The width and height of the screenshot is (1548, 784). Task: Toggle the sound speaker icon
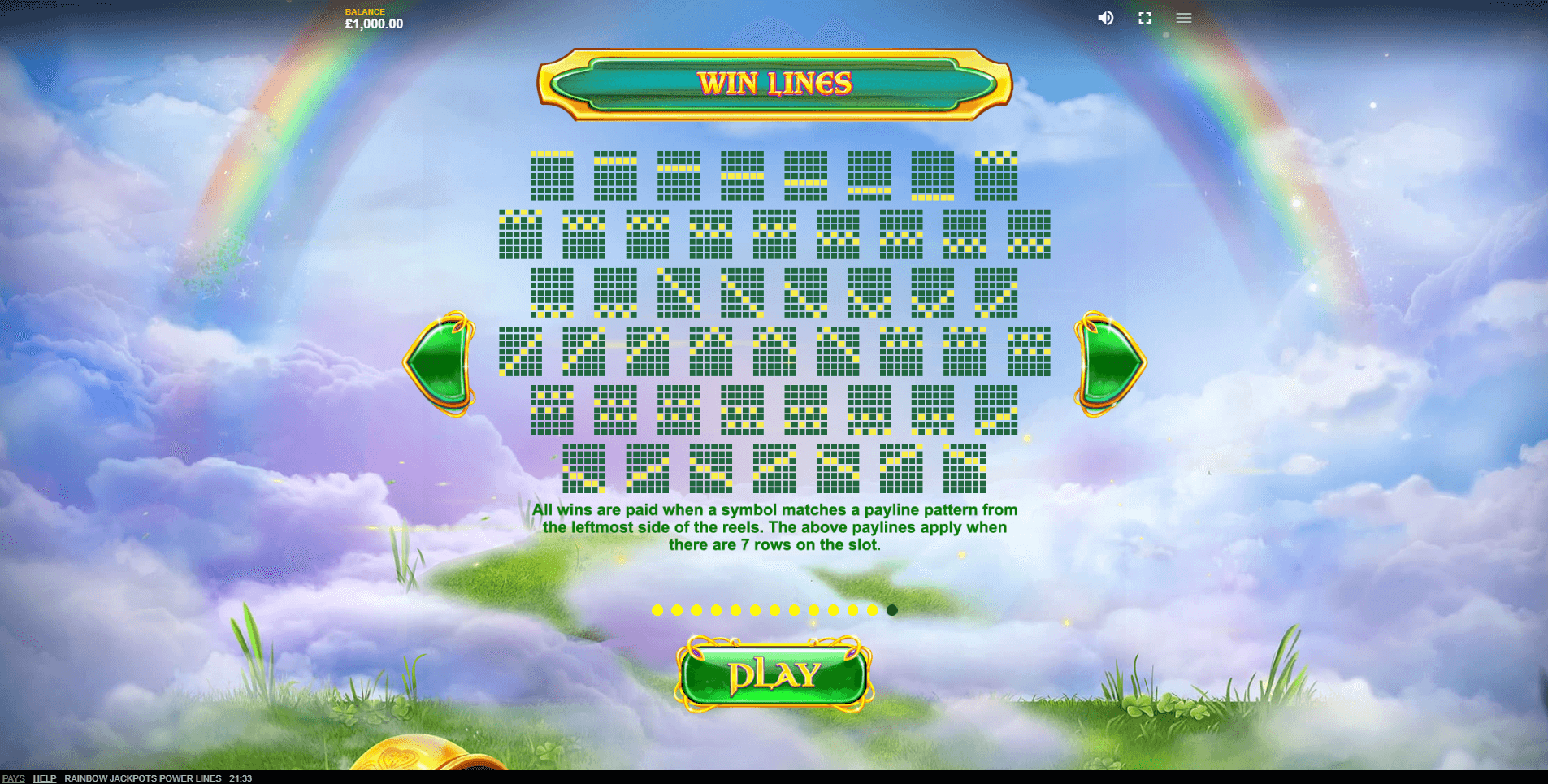(1105, 18)
